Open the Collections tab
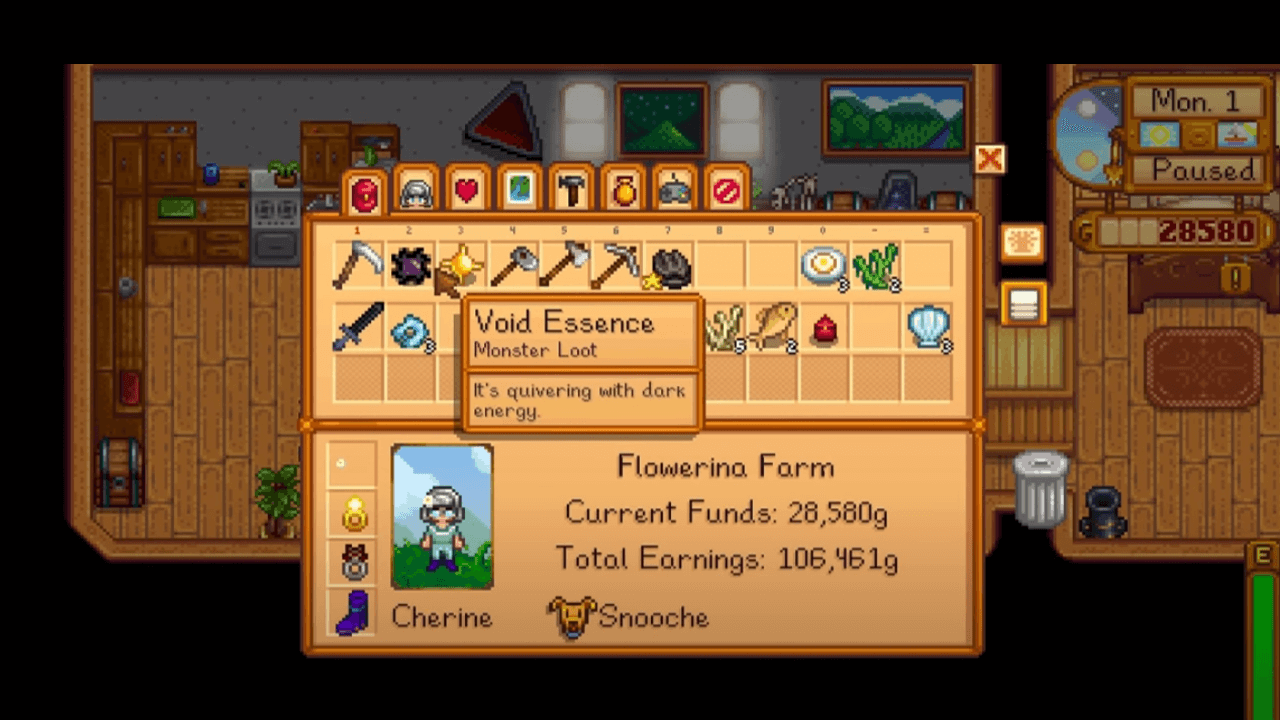The height and width of the screenshot is (720, 1280). point(622,190)
